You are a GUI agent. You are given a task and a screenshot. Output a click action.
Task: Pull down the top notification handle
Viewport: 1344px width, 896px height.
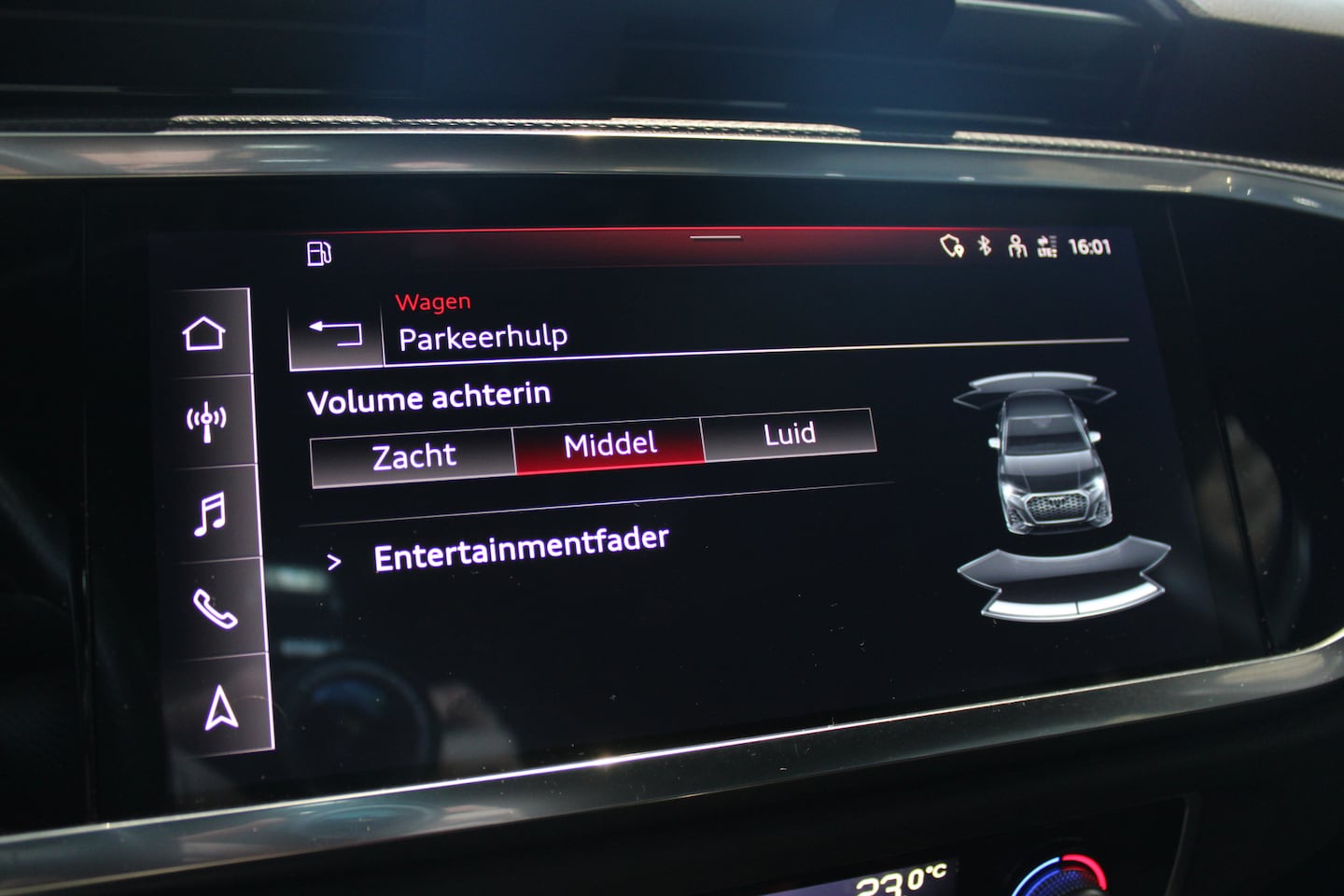coord(715,237)
